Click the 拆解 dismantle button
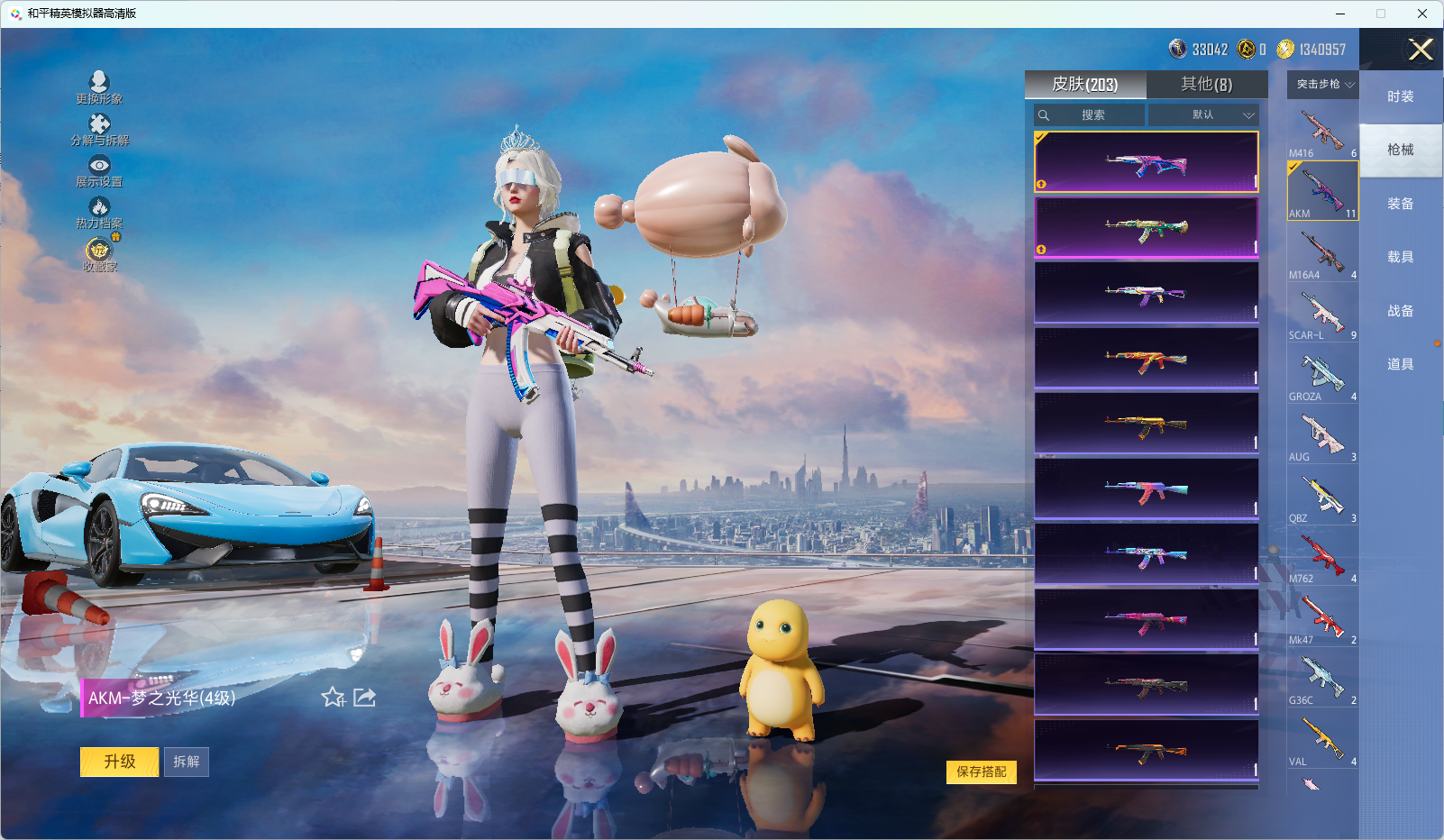The width and height of the screenshot is (1444, 840). tap(187, 762)
